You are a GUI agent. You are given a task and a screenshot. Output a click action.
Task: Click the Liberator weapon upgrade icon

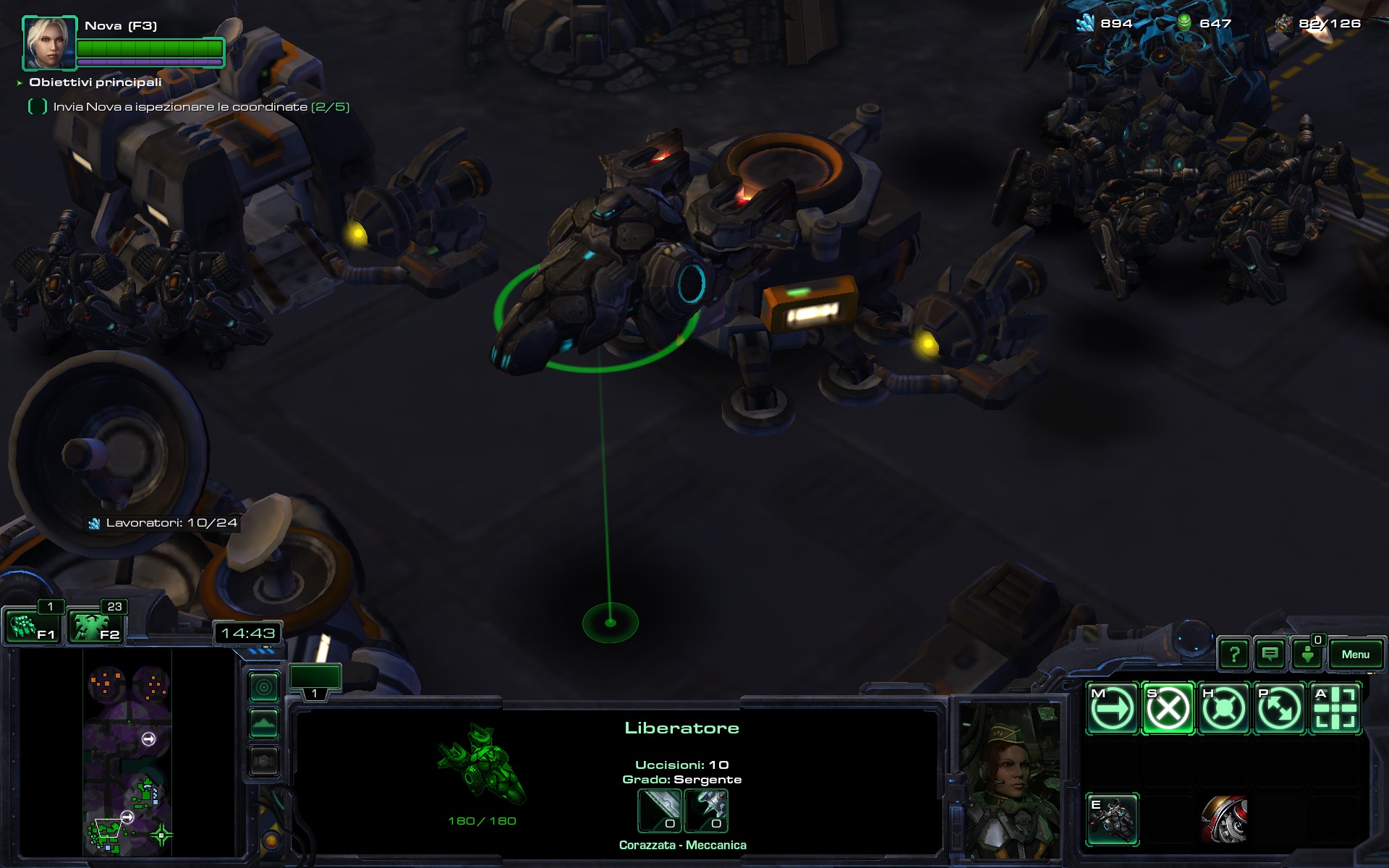659,810
